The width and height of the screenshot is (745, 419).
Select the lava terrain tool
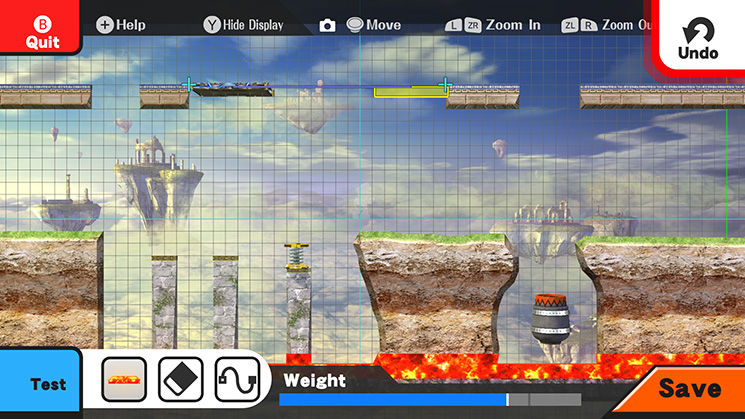pos(124,380)
